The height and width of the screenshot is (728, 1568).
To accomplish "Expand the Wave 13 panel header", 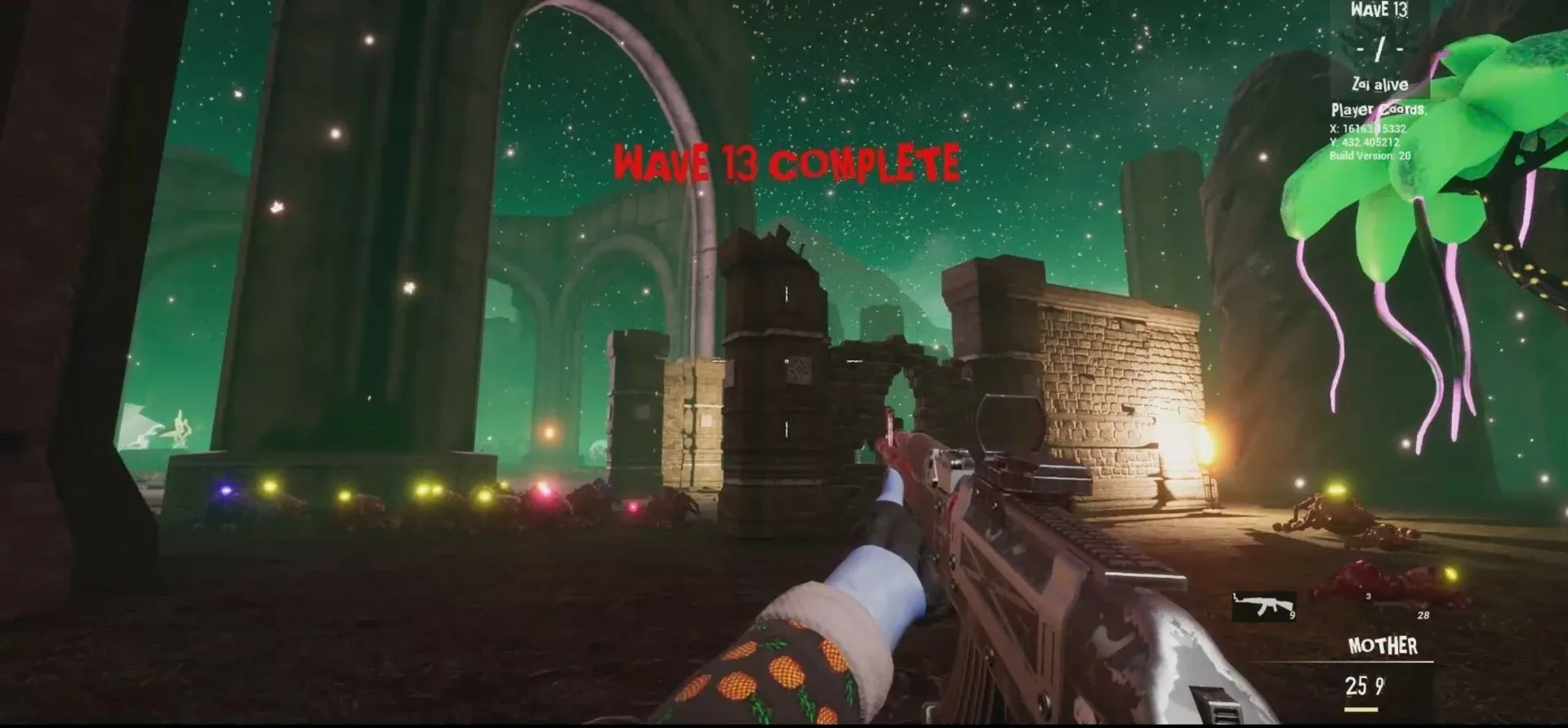I will pos(1379,11).
